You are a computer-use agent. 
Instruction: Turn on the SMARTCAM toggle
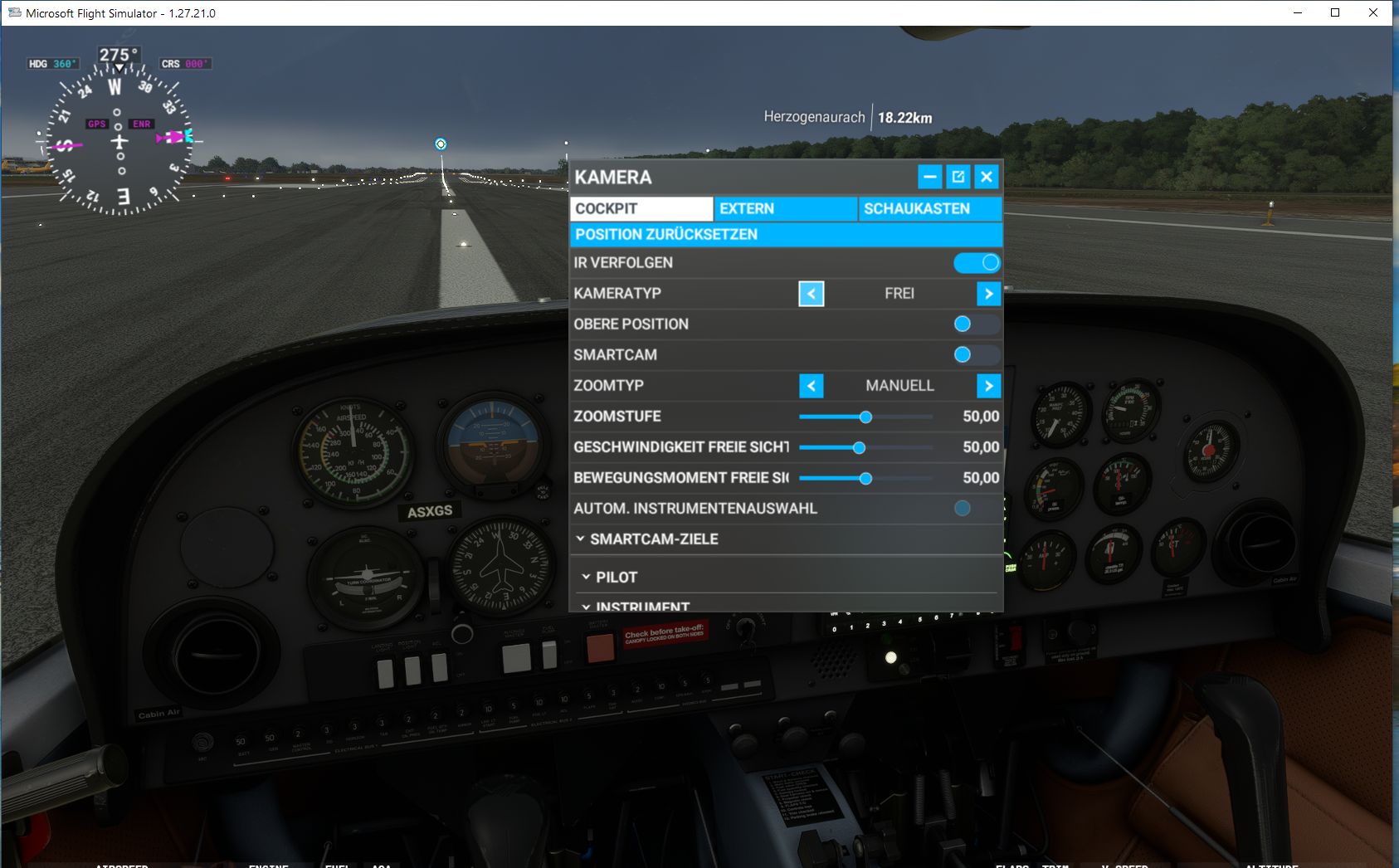[x=977, y=354]
